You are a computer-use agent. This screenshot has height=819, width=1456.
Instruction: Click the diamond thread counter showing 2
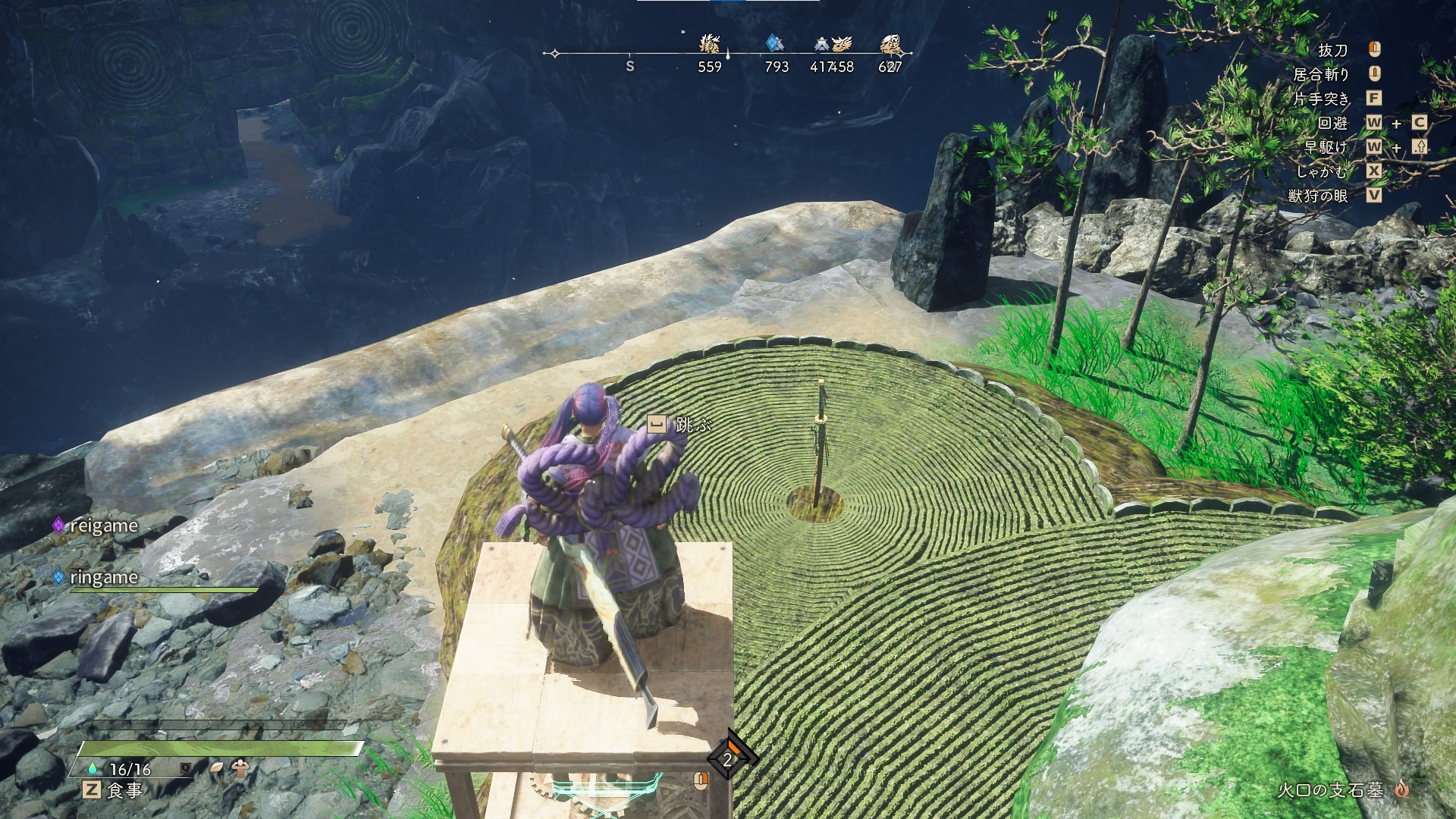pos(728,759)
